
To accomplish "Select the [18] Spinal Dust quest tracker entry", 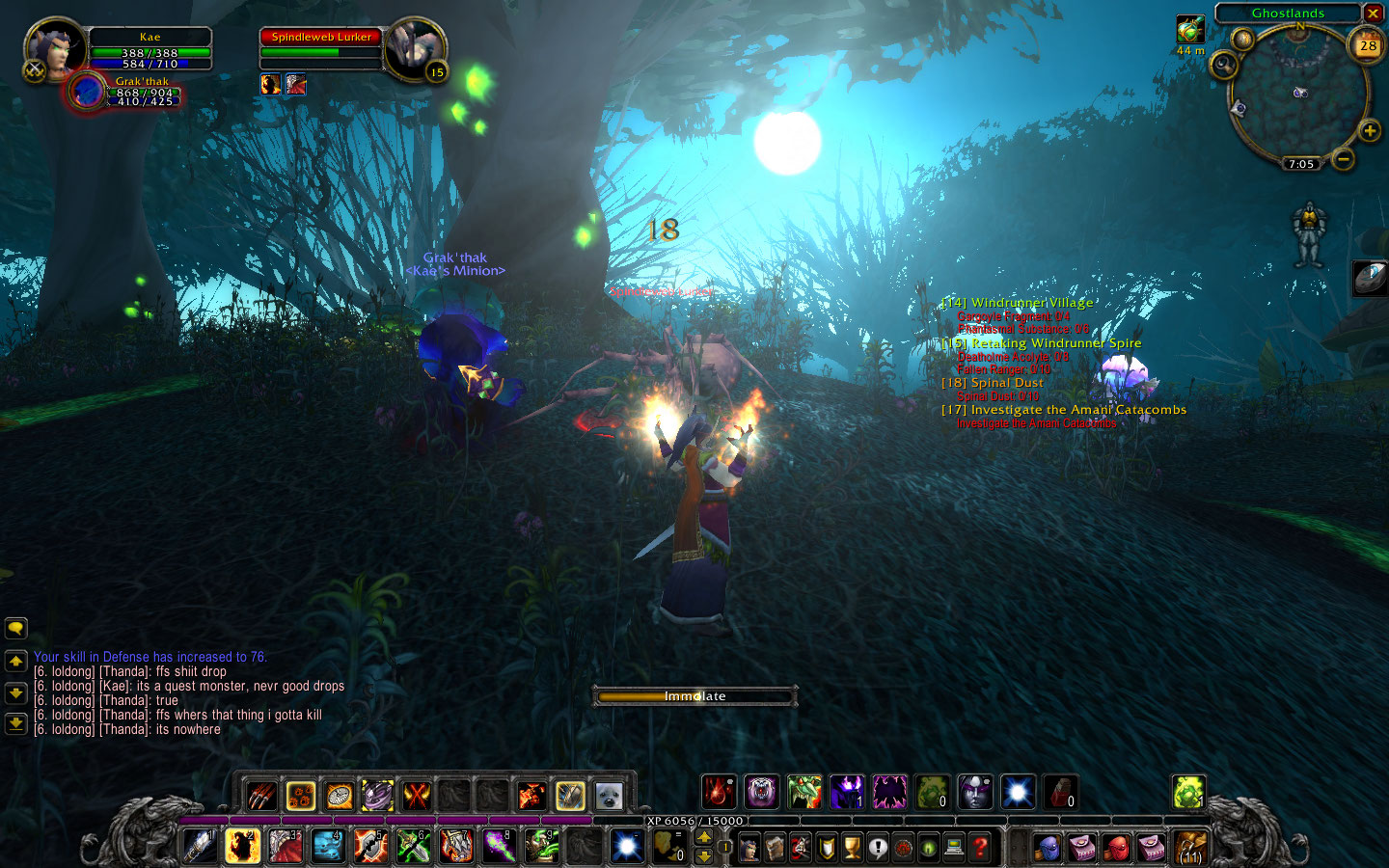I will [x=993, y=382].
